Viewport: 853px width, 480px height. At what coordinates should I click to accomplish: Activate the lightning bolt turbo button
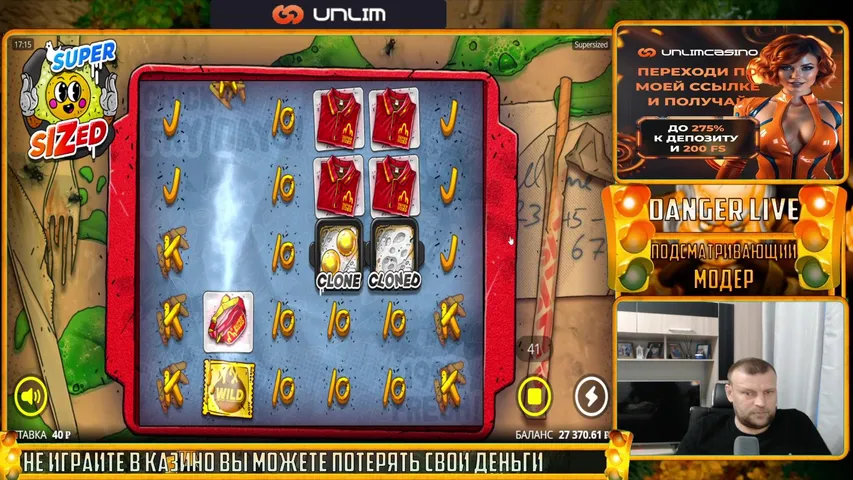[x=592, y=397]
